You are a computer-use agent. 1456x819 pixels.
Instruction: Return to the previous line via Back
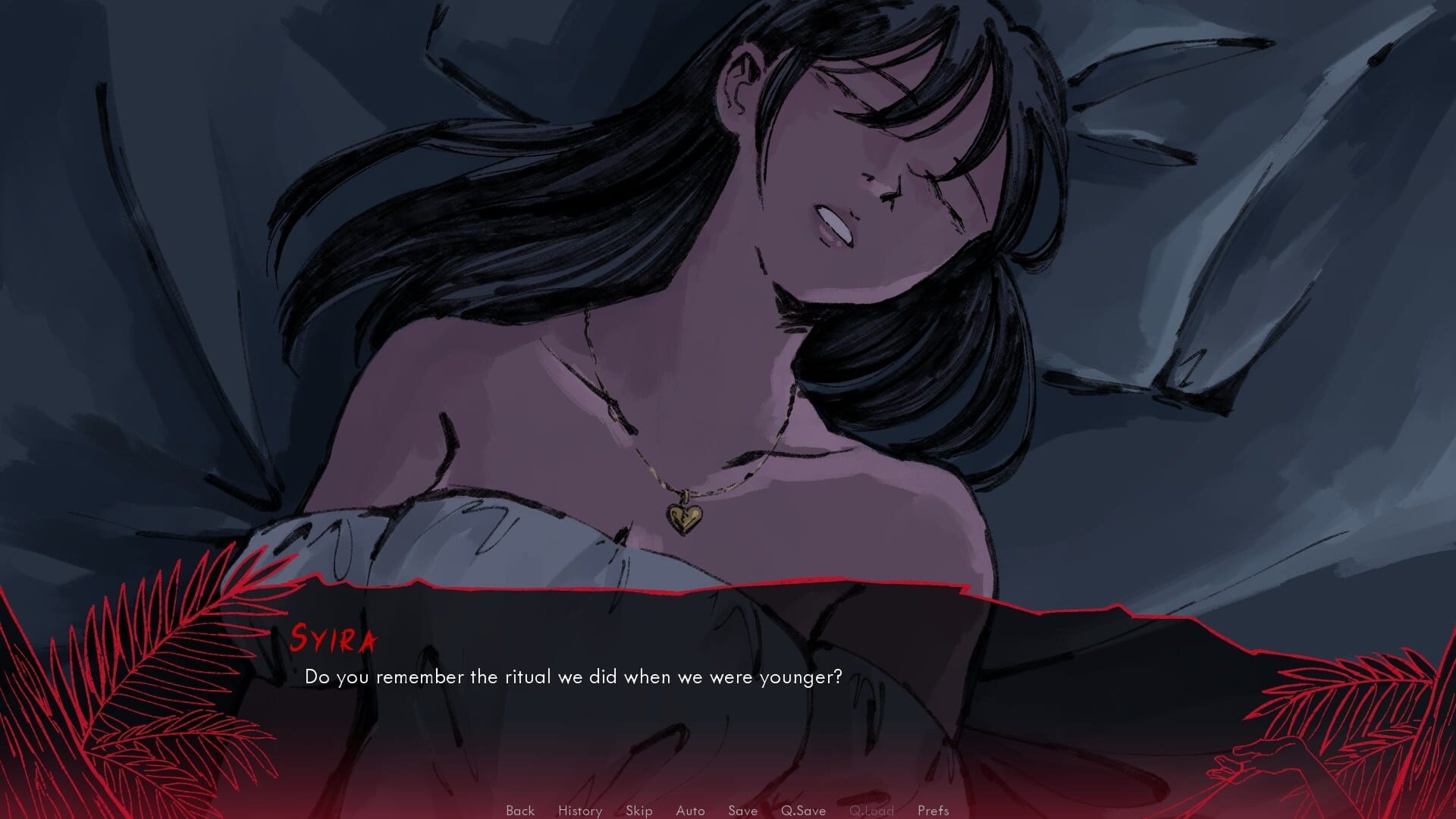pos(519,810)
